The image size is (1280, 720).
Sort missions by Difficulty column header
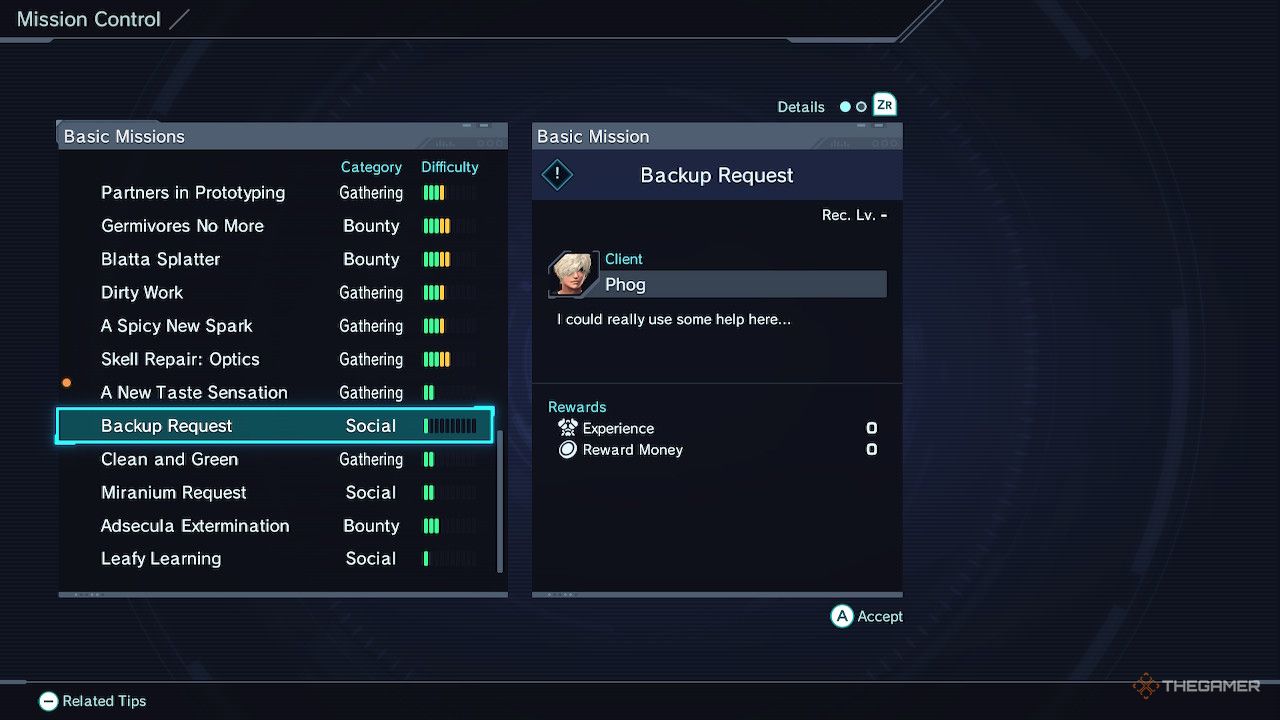pos(450,167)
